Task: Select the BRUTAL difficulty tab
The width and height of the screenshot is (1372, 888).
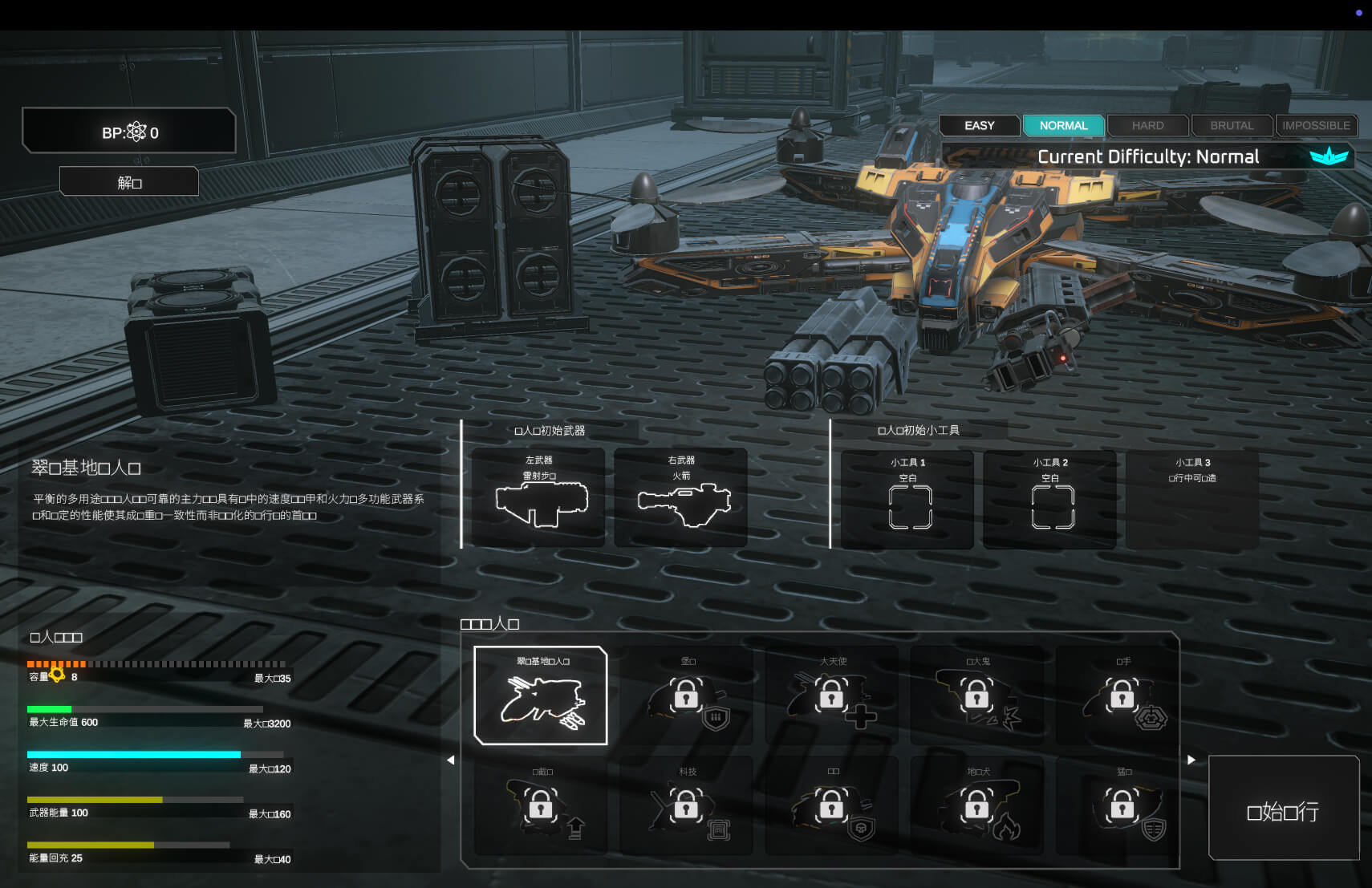Action: 1232,126
